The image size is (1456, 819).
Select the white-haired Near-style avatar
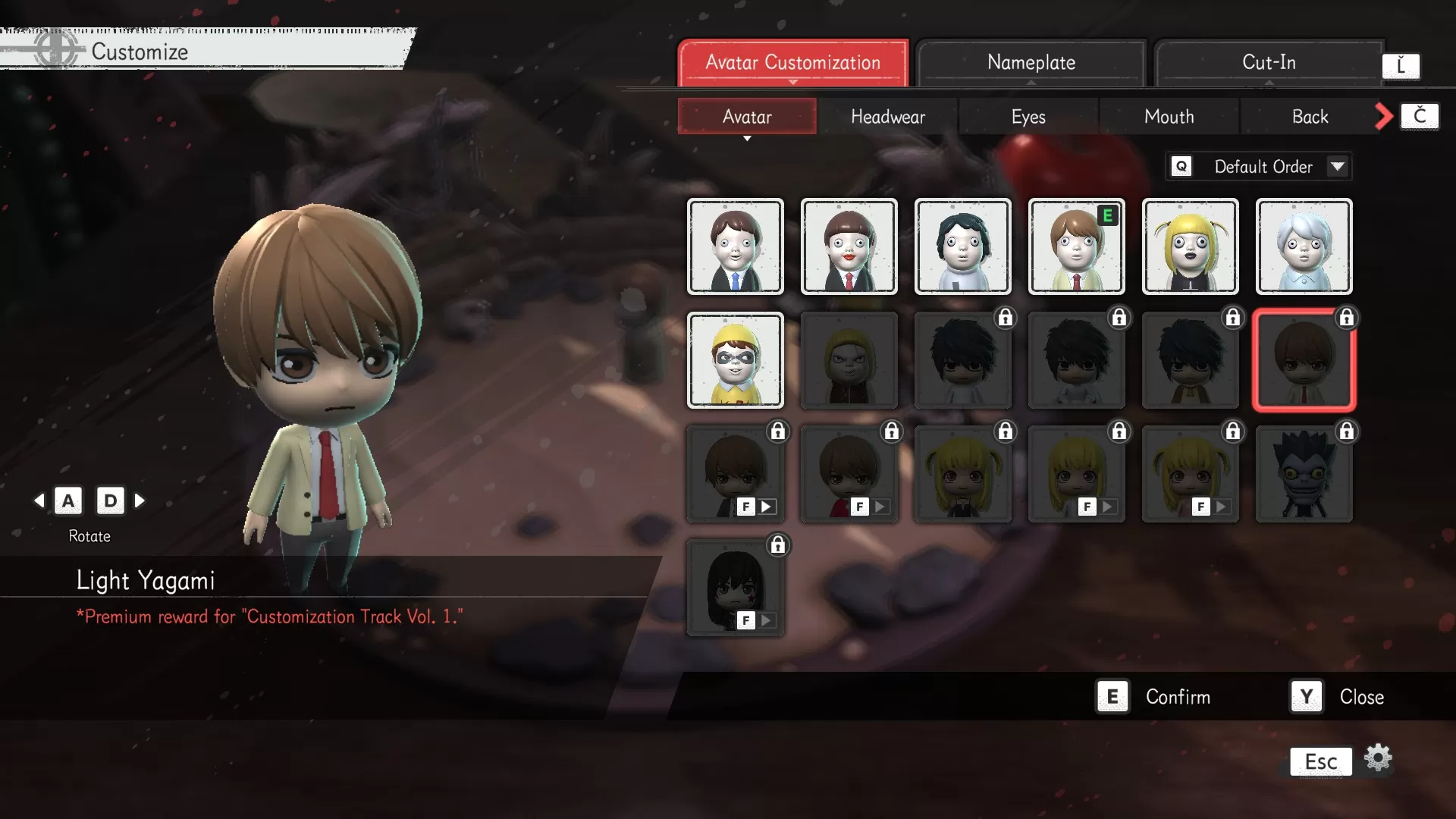pos(1304,246)
